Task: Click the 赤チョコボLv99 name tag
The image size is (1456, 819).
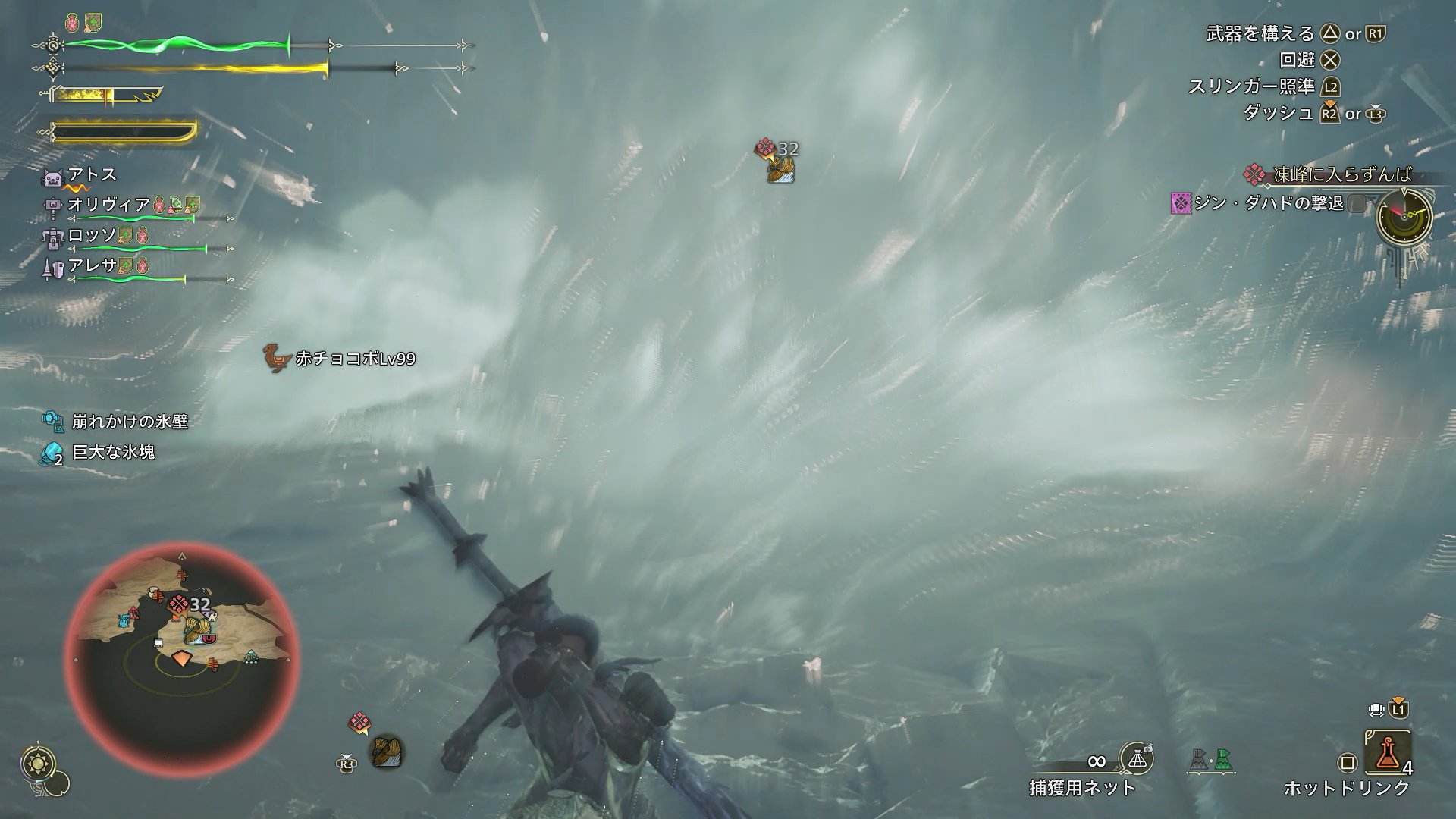Action: pos(355,359)
